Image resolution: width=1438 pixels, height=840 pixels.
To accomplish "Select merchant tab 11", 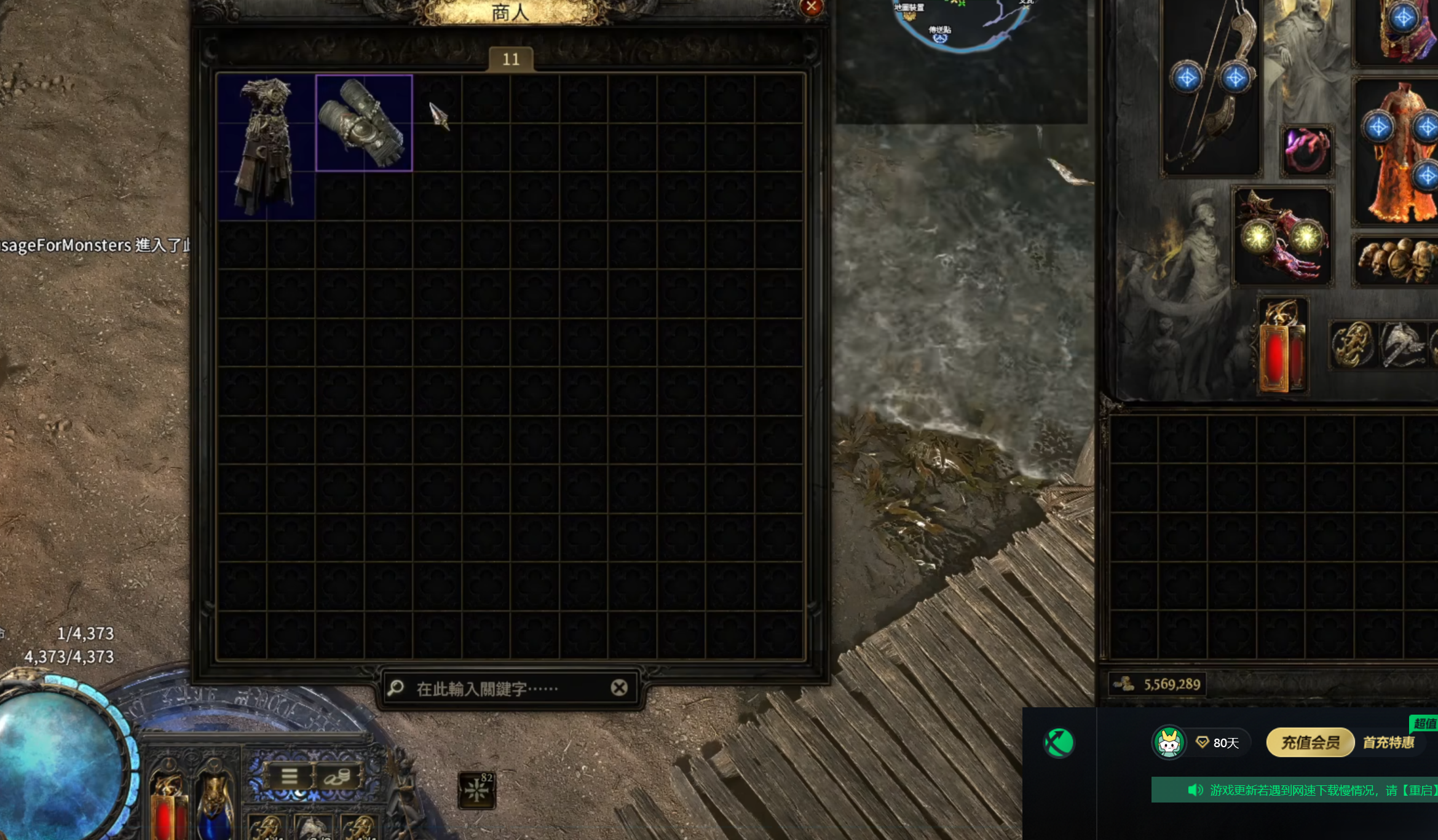I will (510, 60).
